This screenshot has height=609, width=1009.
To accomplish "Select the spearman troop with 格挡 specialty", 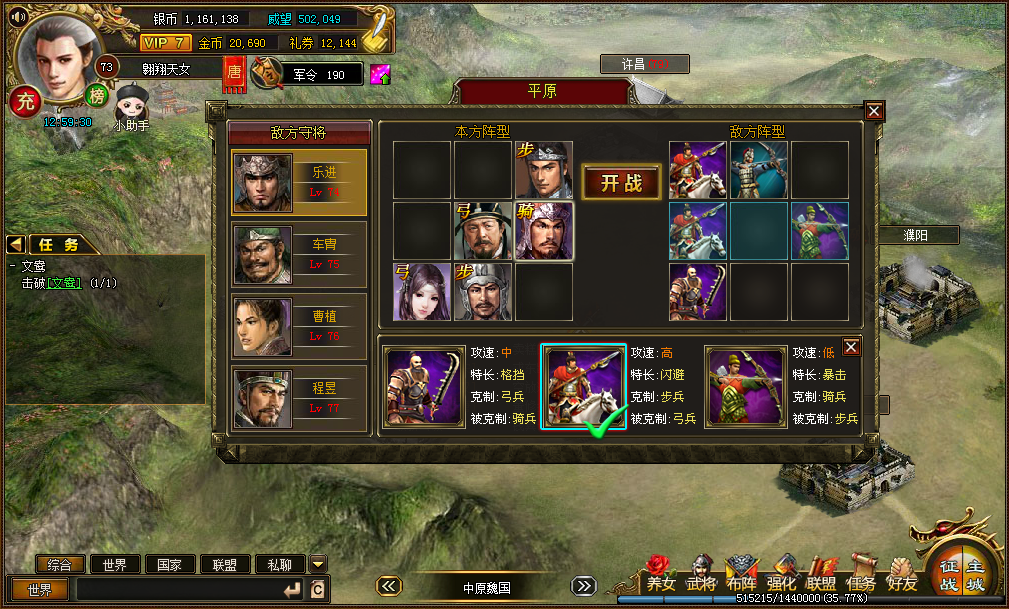I will (x=424, y=387).
